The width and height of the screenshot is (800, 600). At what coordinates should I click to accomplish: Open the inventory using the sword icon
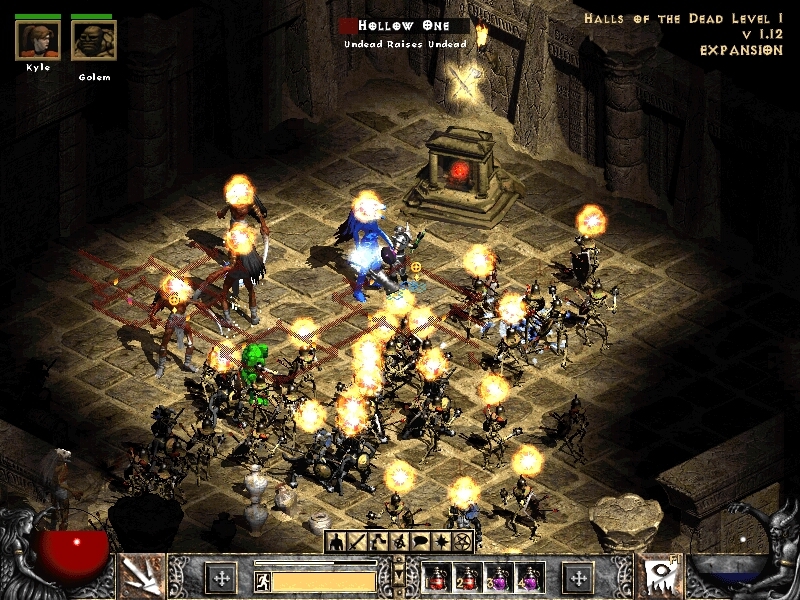[357, 542]
